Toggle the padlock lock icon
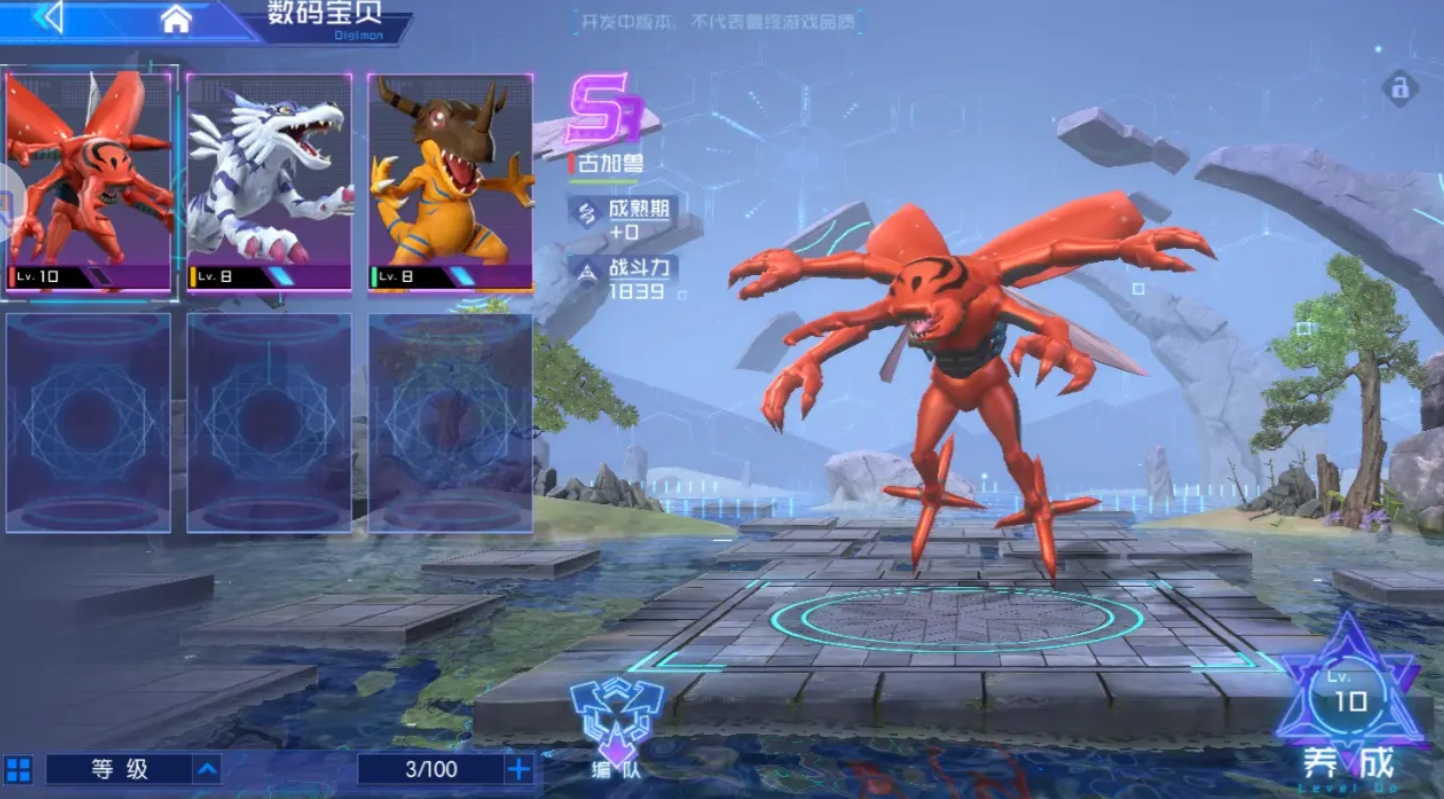The width and height of the screenshot is (1444, 799). coord(1400,88)
